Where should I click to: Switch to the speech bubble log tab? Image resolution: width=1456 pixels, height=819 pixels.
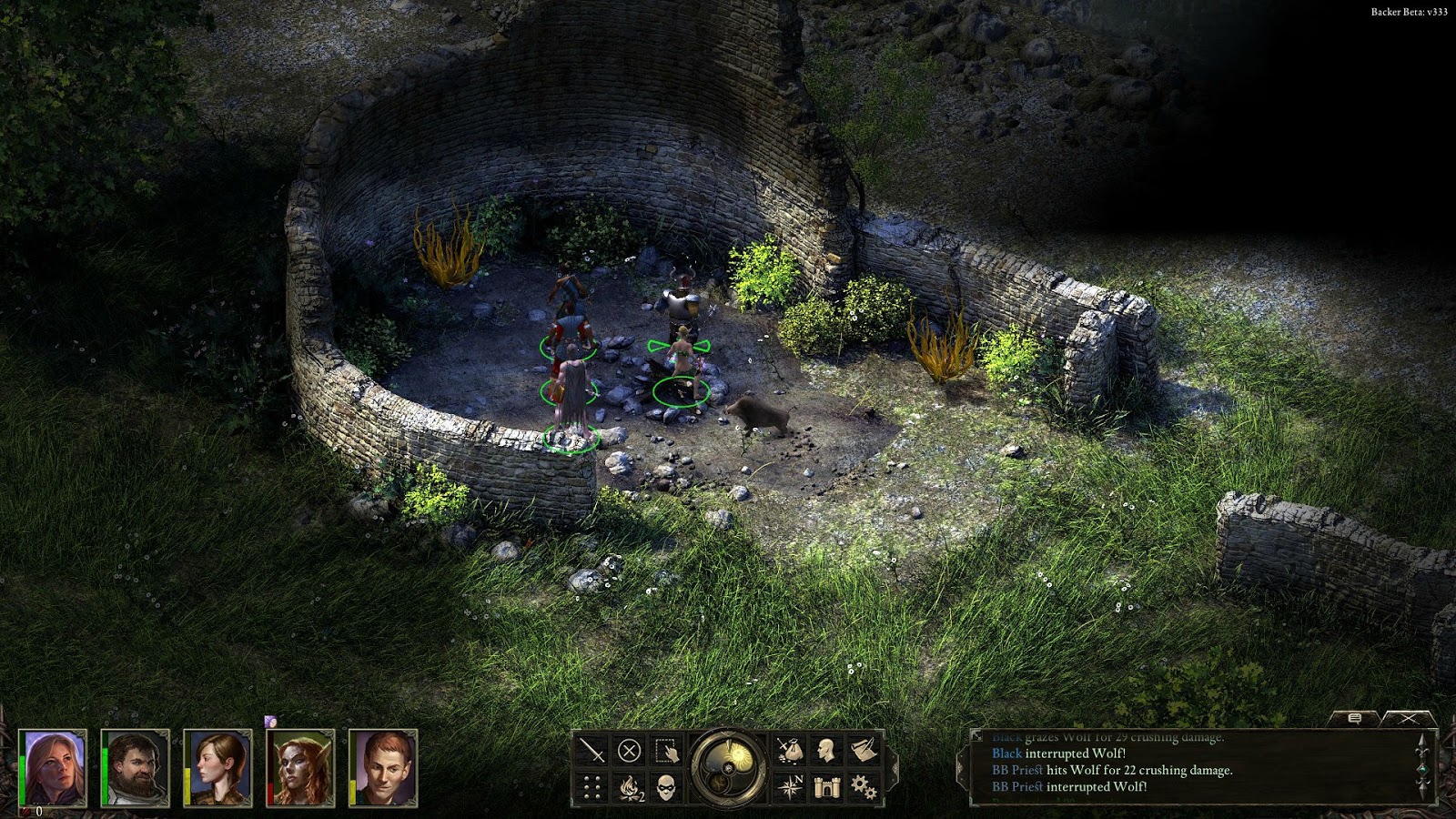(x=1354, y=719)
